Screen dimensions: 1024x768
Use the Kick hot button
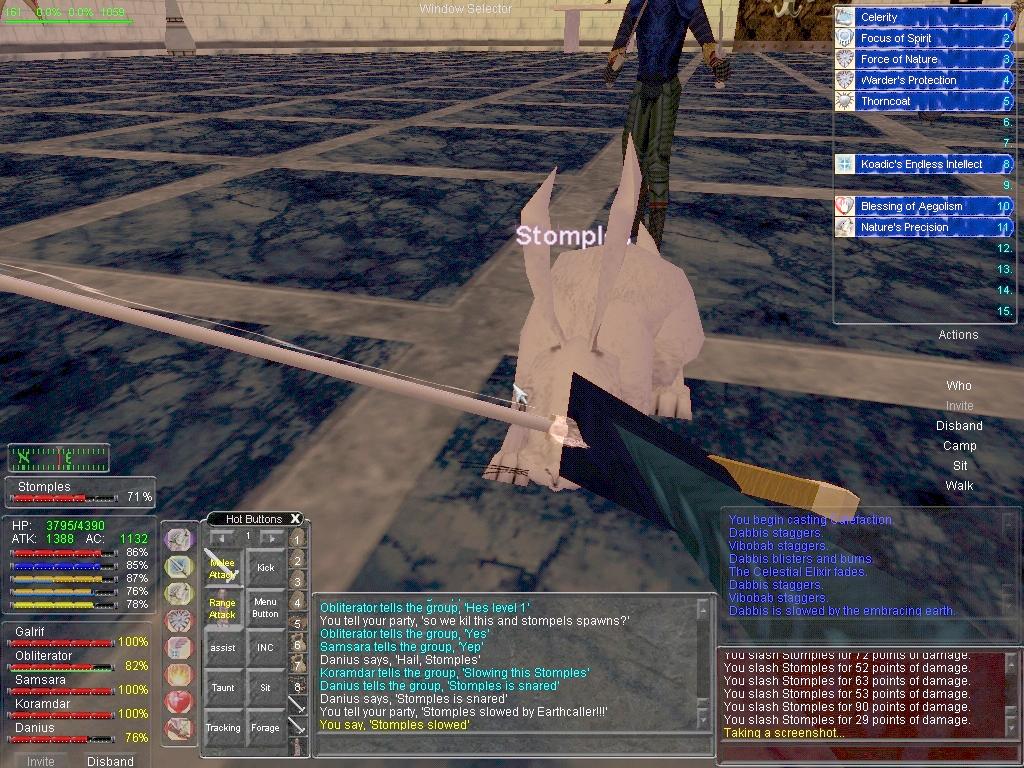[x=265, y=568]
